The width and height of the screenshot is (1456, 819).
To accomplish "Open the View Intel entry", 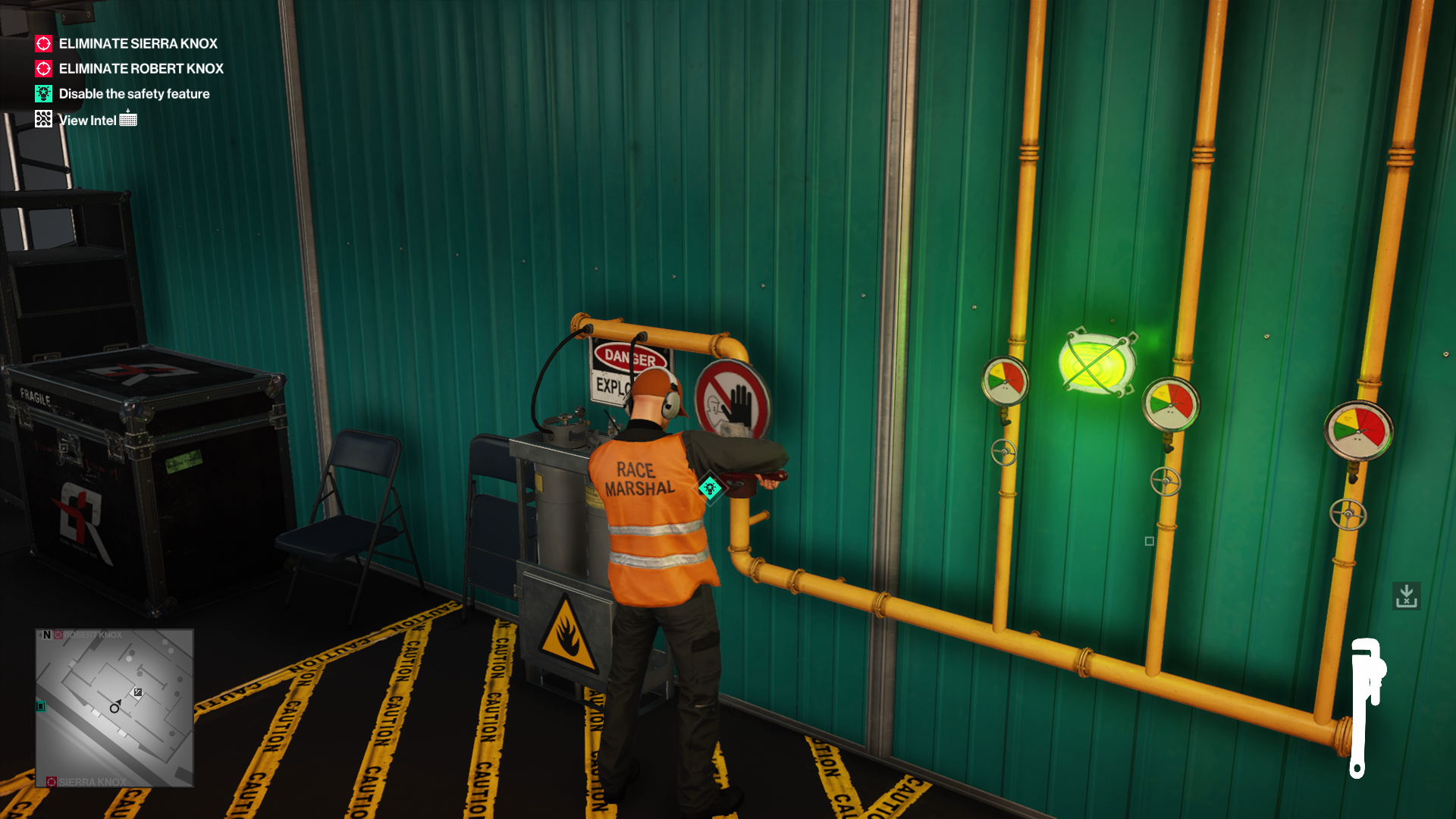I will (x=87, y=120).
